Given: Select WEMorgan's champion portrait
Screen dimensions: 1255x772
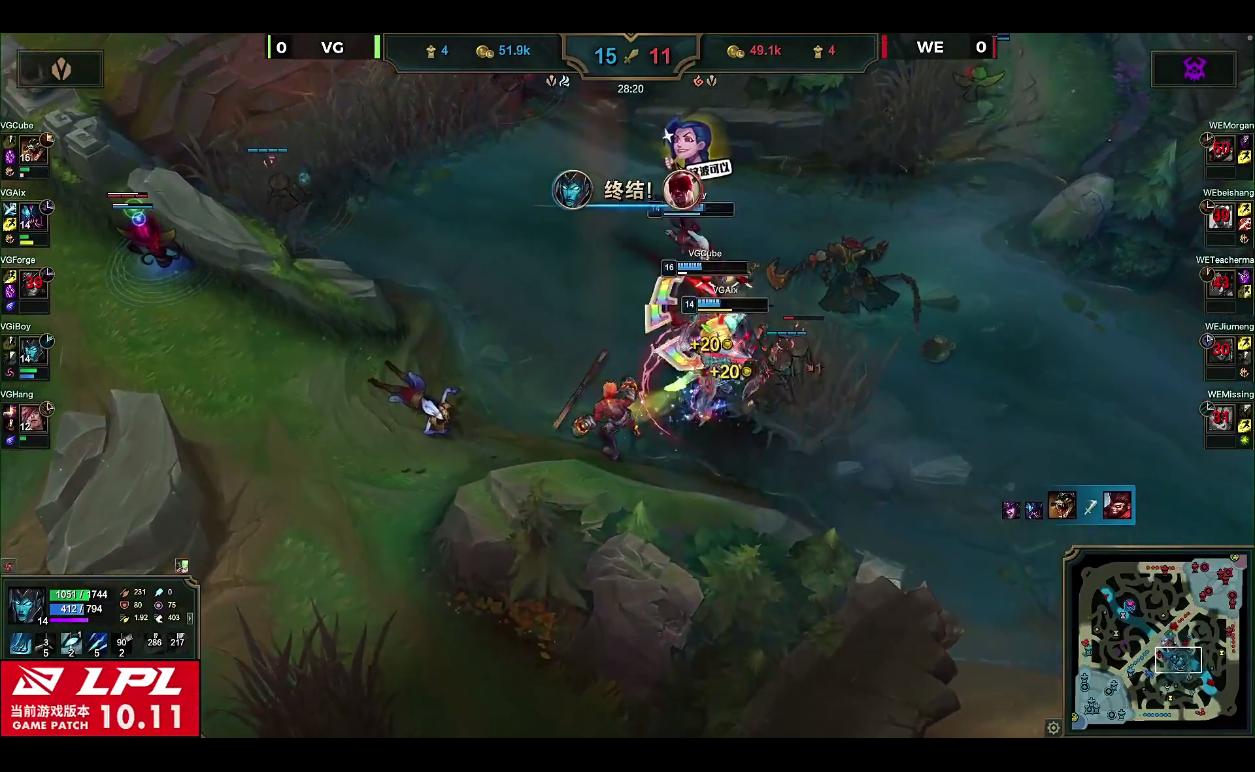Looking at the screenshot, I should point(1221,150).
